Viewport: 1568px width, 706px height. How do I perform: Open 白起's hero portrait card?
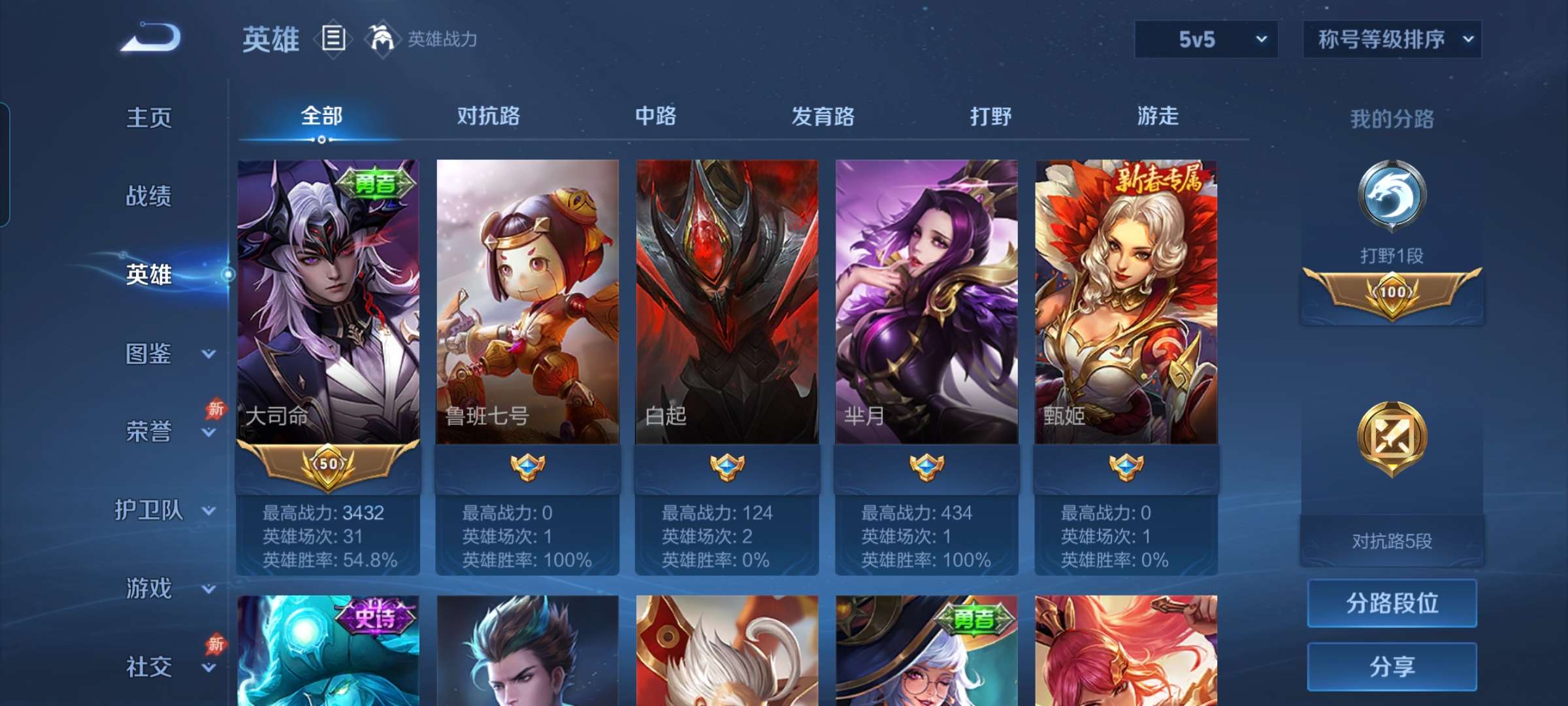coord(725,294)
